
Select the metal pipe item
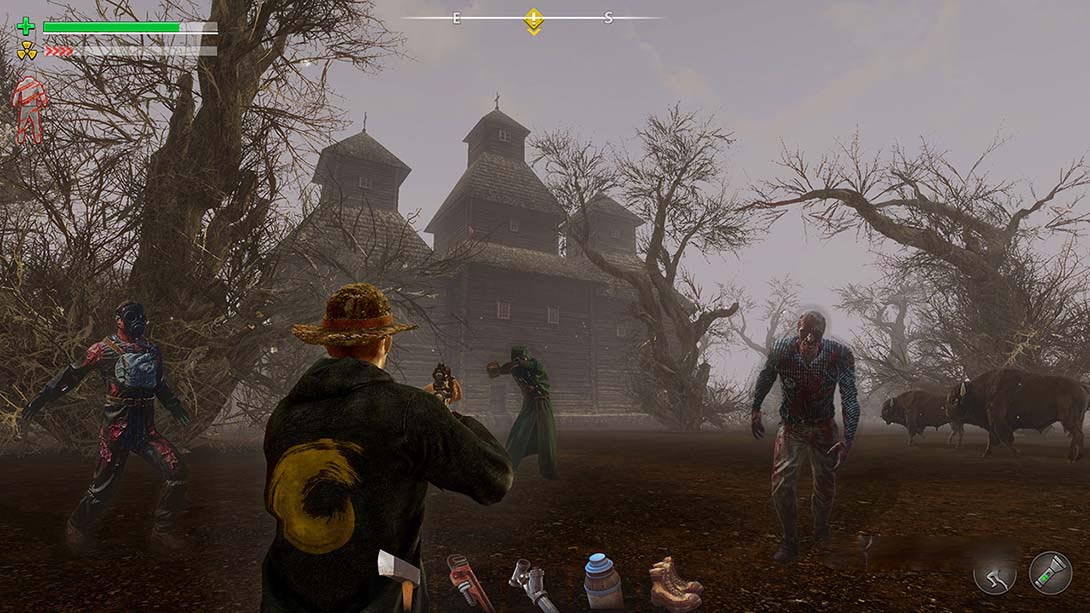(x=533, y=584)
